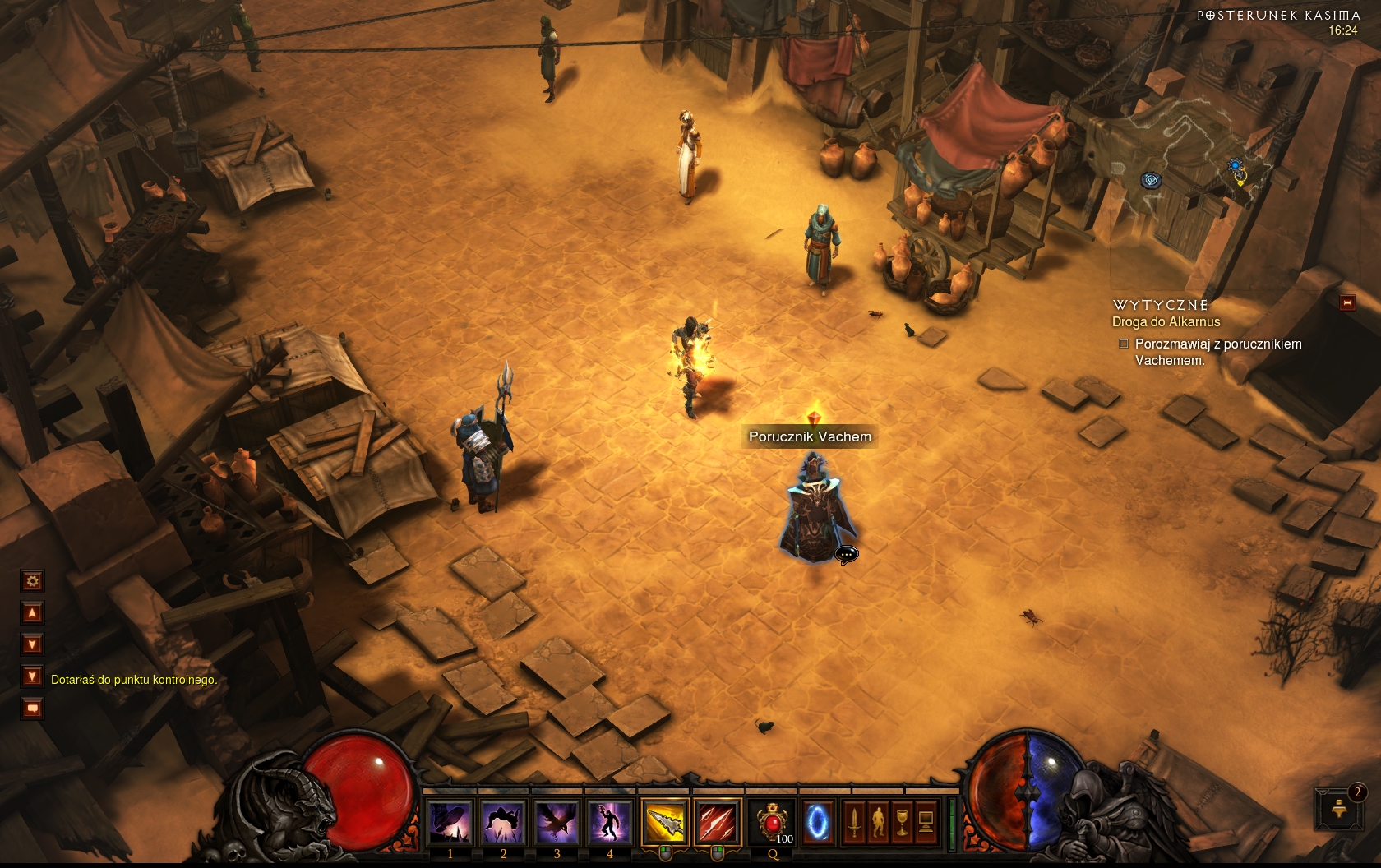
Task: Open the blue town portal
Action: [x=816, y=821]
